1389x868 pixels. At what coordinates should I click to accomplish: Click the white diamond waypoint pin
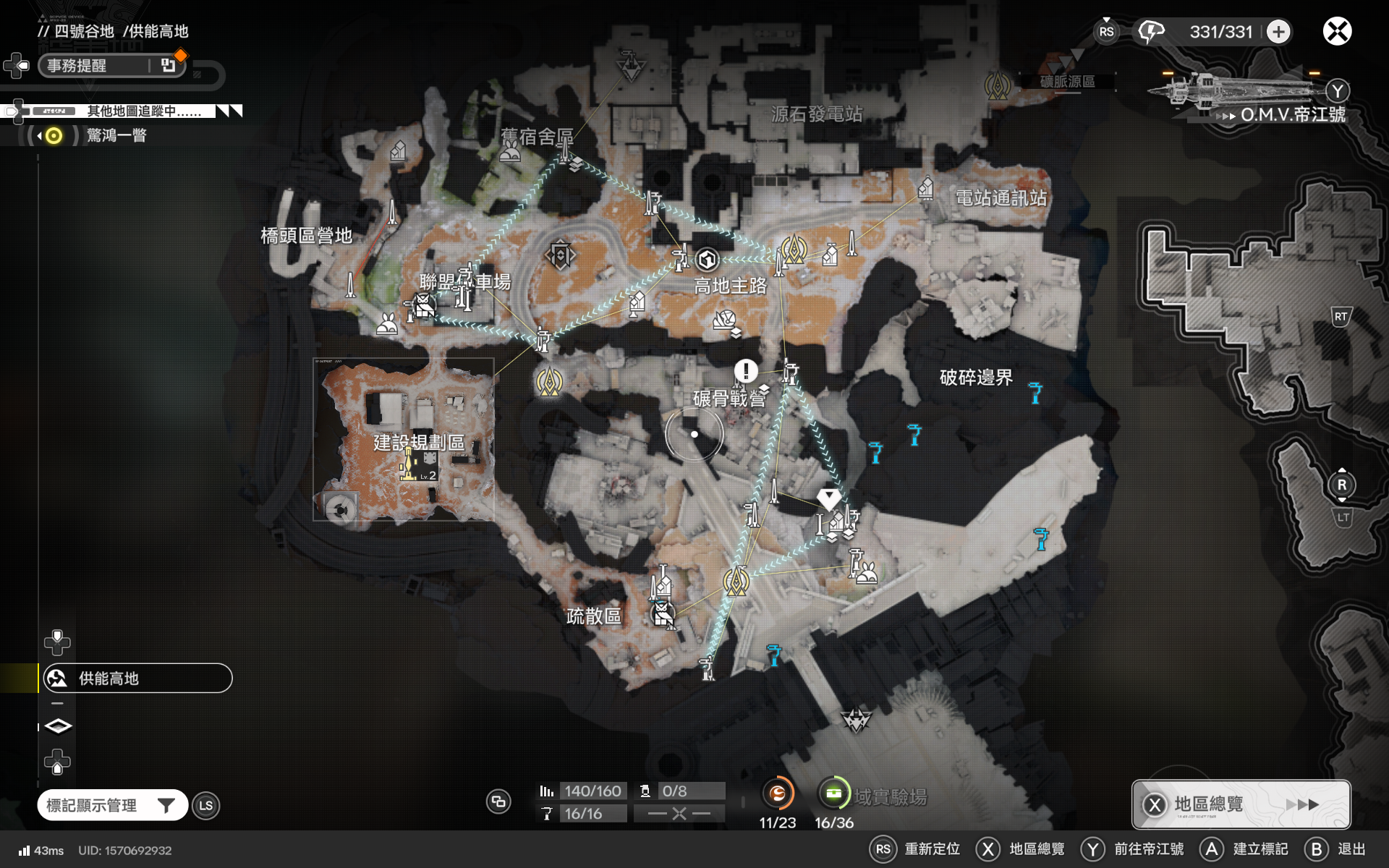click(828, 498)
